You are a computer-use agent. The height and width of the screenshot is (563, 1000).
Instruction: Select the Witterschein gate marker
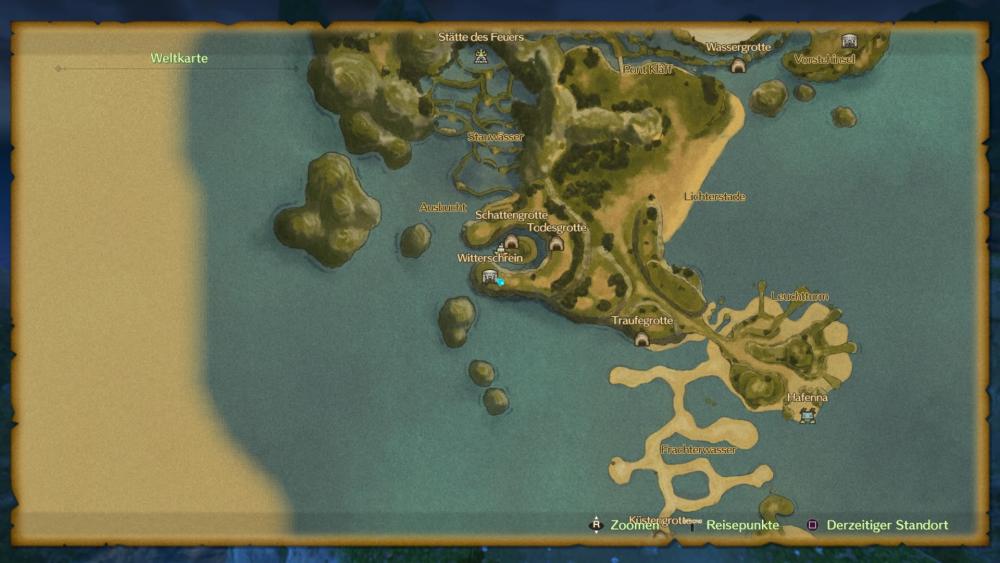pos(489,276)
